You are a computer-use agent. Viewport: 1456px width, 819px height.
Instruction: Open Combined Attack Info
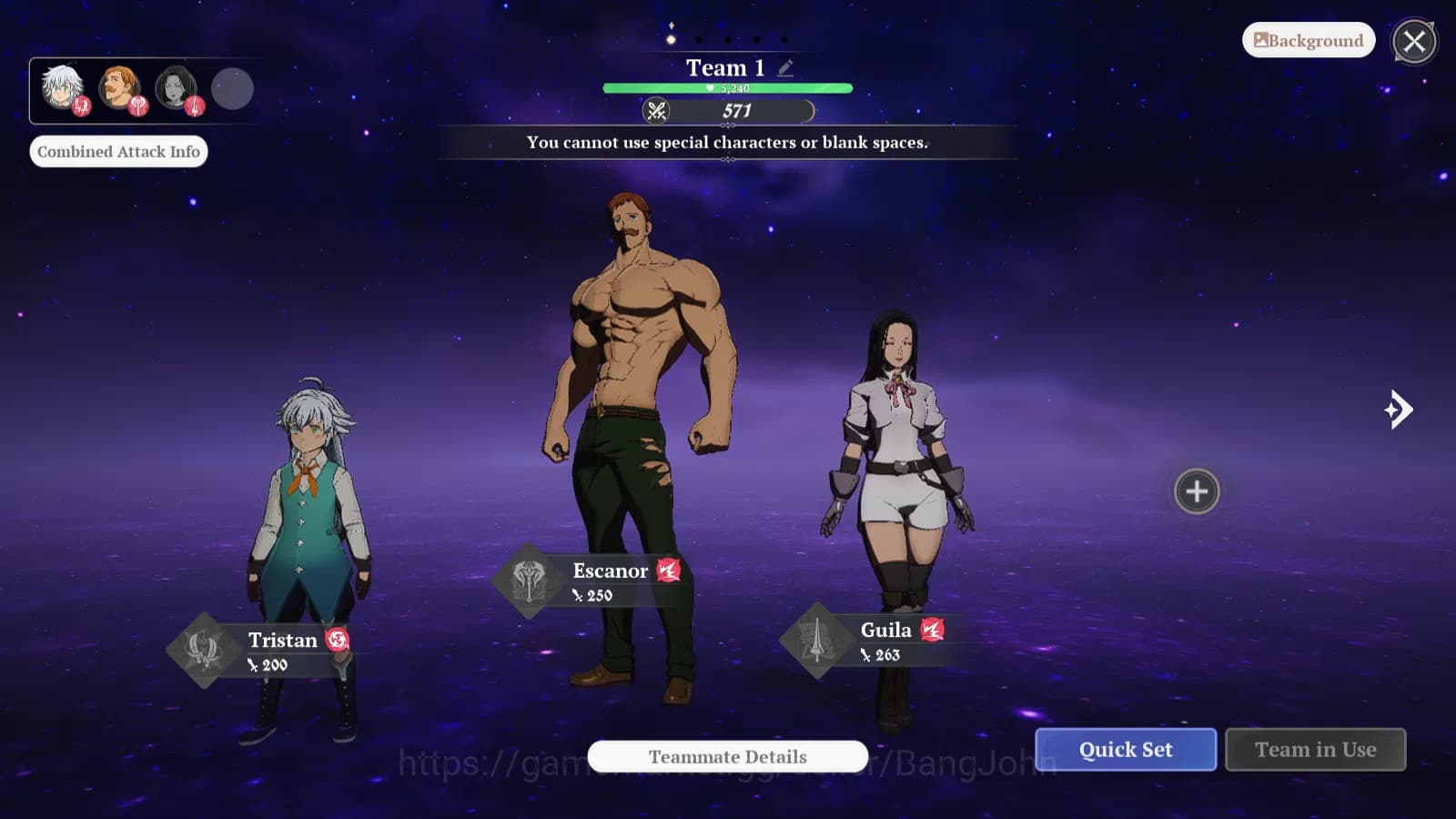click(x=118, y=151)
